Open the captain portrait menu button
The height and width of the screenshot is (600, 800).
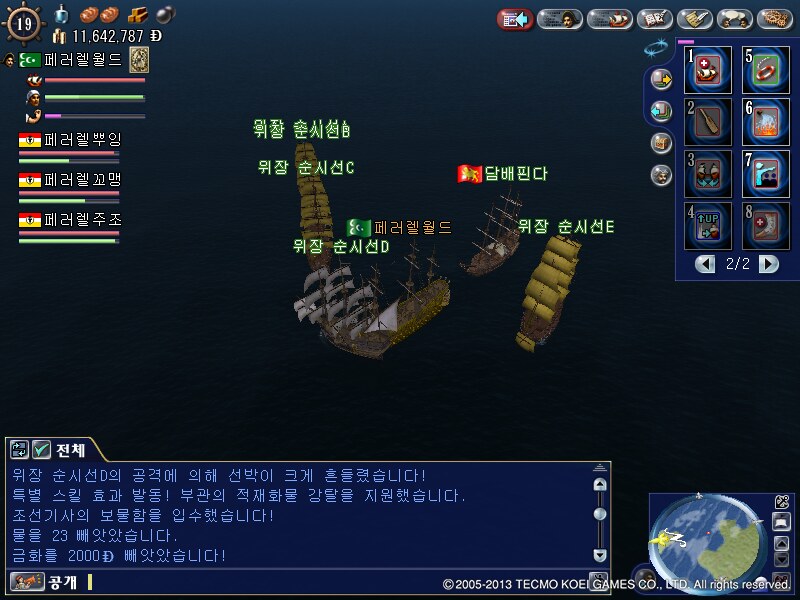560,19
